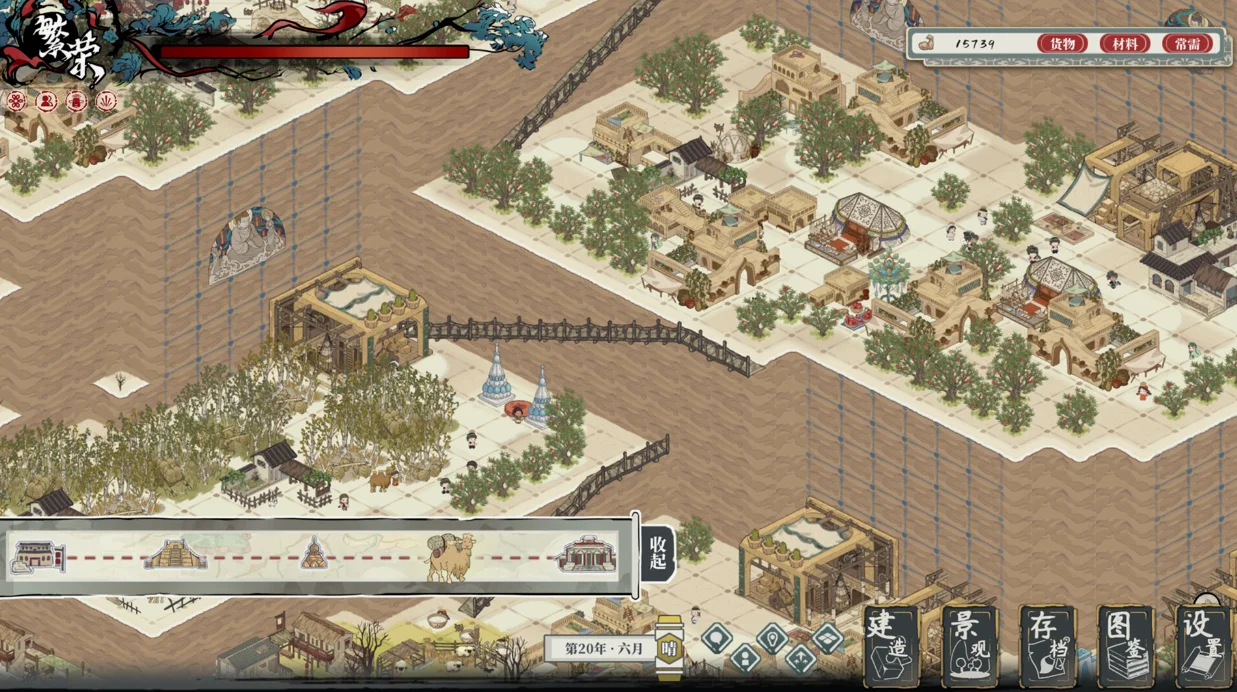Open the red flower knot seal icon
The height and width of the screenshot is (692, 1237).
(16, 101)
